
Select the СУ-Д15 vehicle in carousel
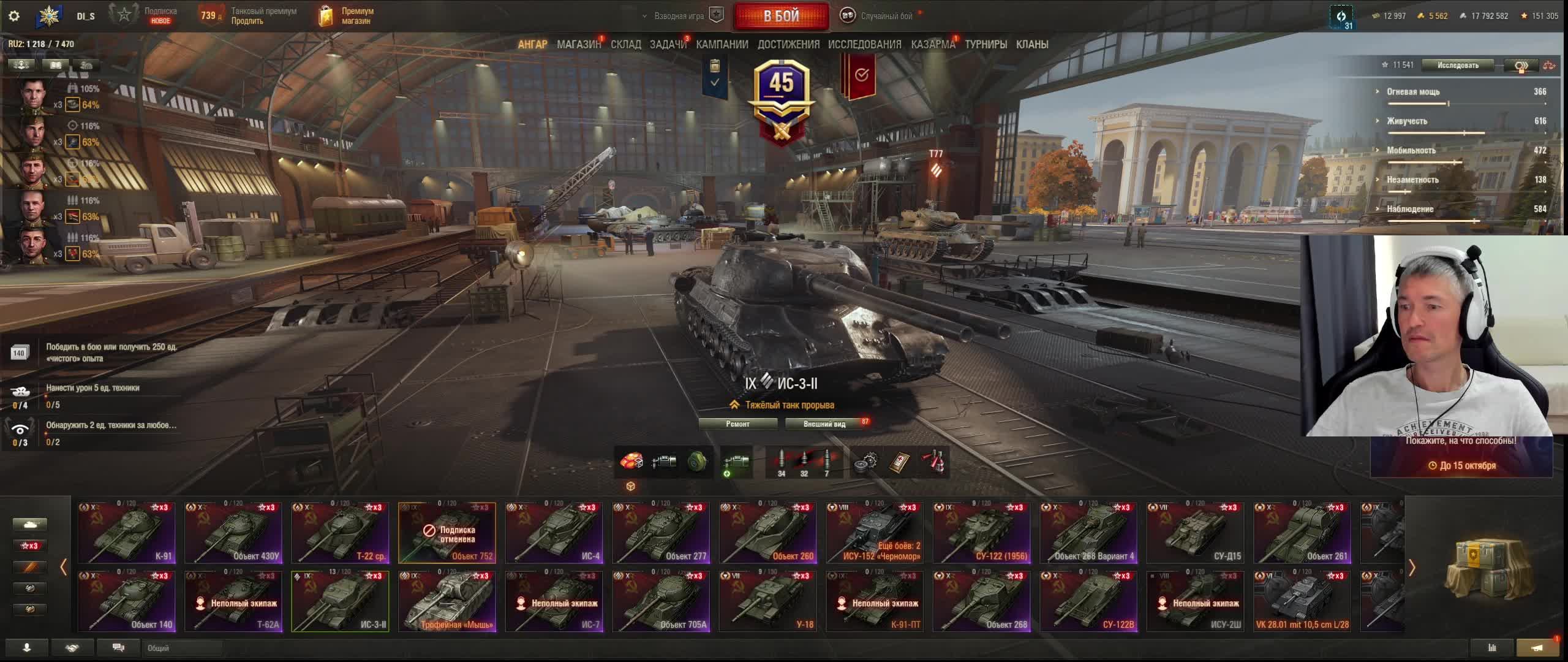[1195, 533]
